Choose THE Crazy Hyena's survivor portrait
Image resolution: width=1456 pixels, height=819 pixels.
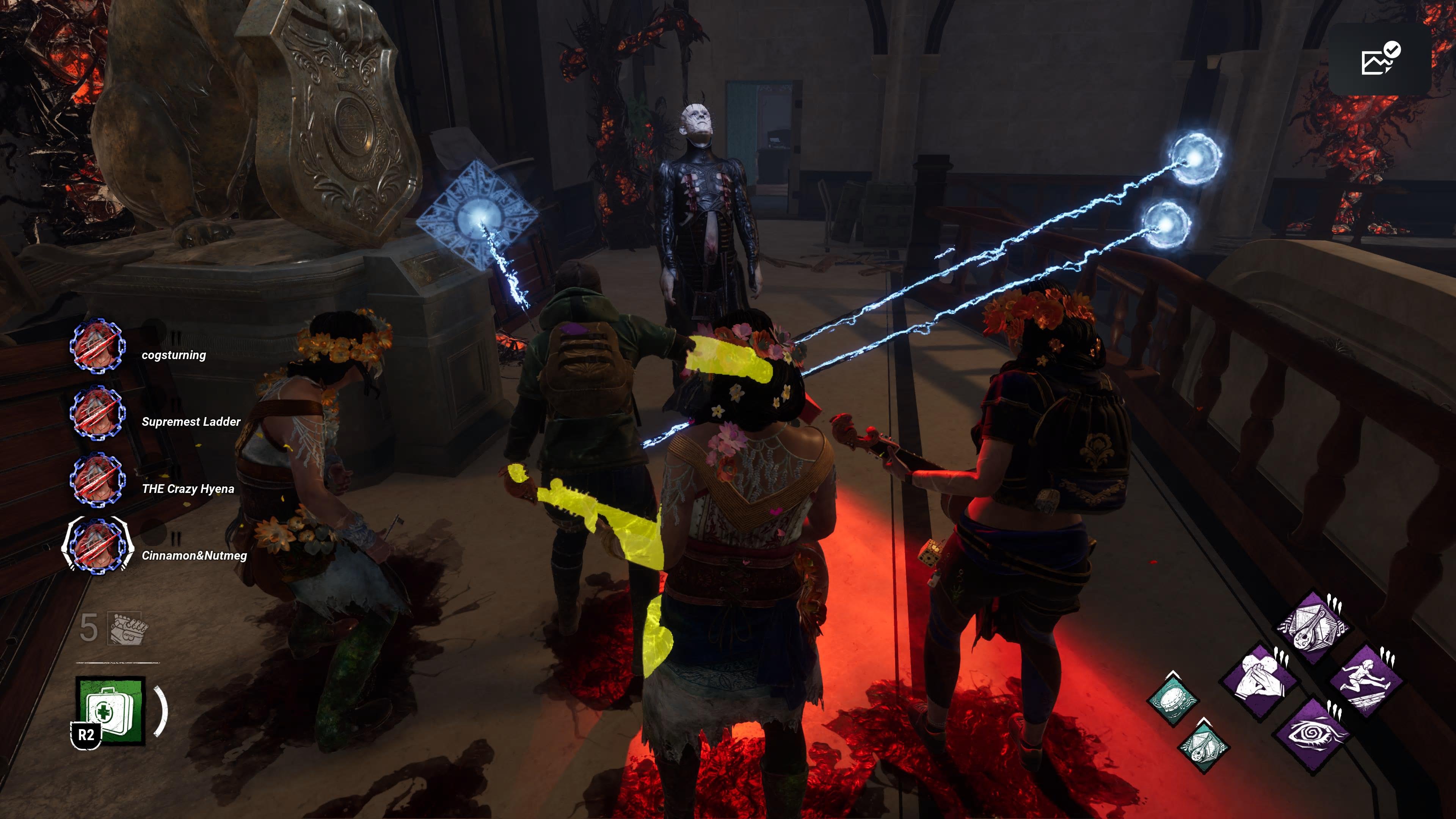click(97, 480)
